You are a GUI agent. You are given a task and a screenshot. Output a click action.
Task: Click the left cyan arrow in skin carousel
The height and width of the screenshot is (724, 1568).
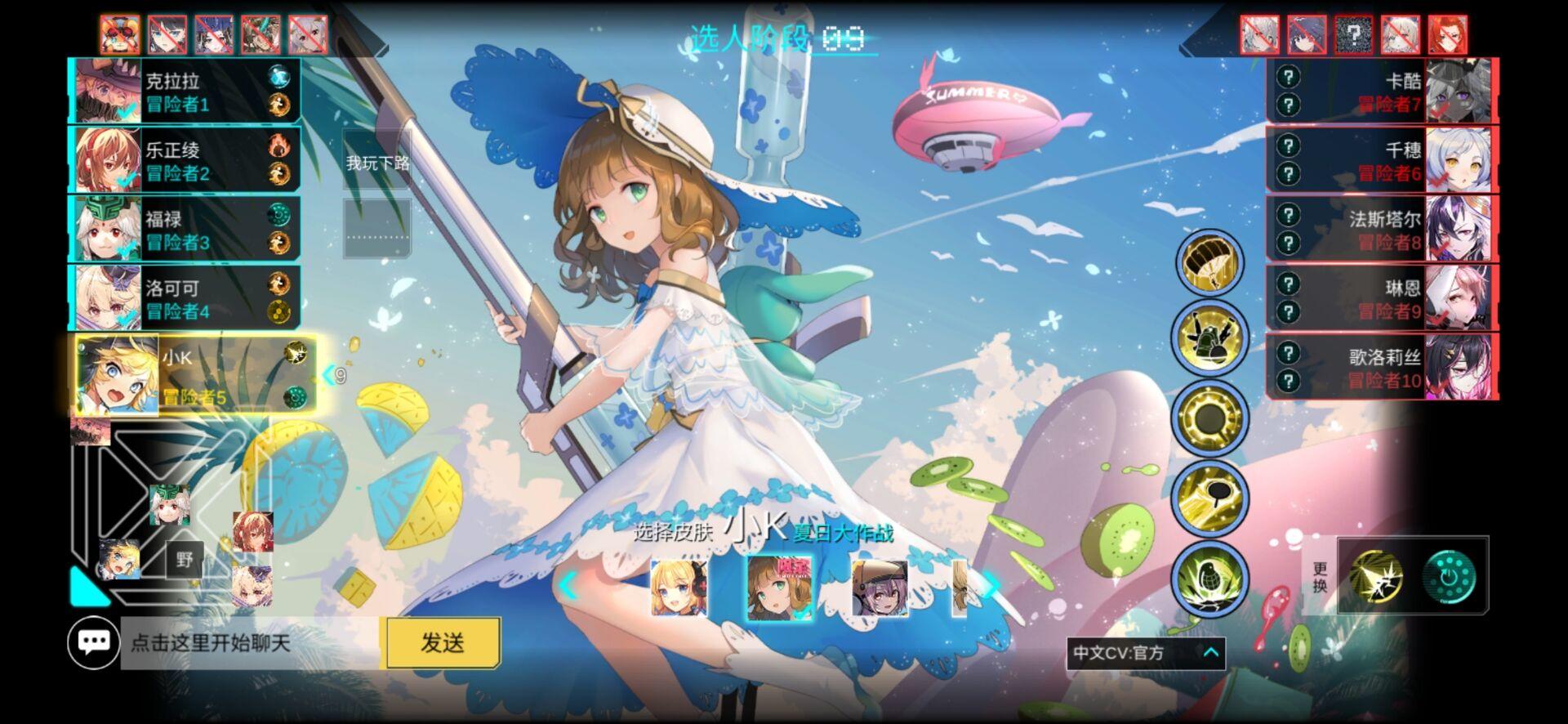click(x=568, y=583)
